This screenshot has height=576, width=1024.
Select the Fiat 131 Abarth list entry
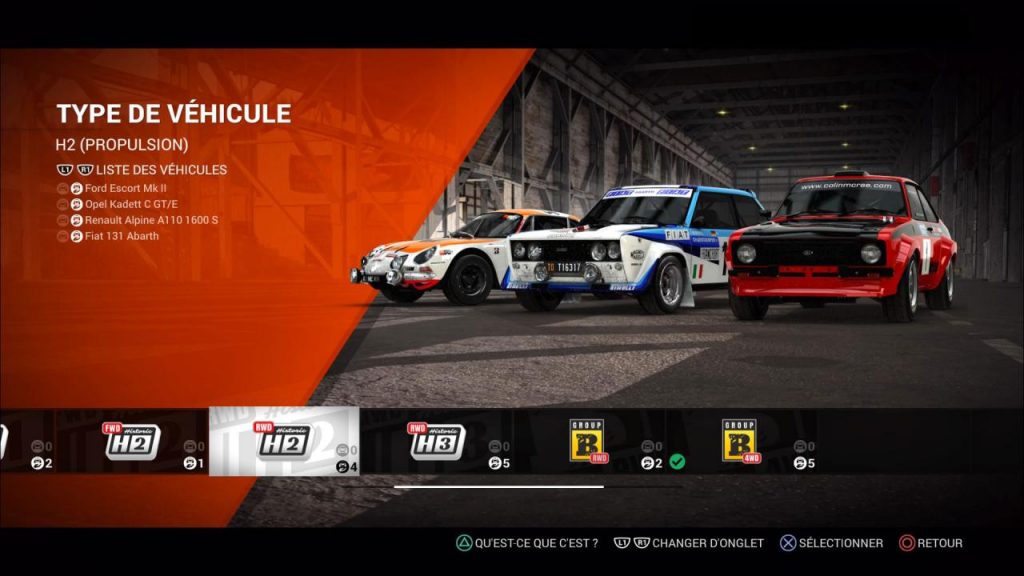point(122,236)
